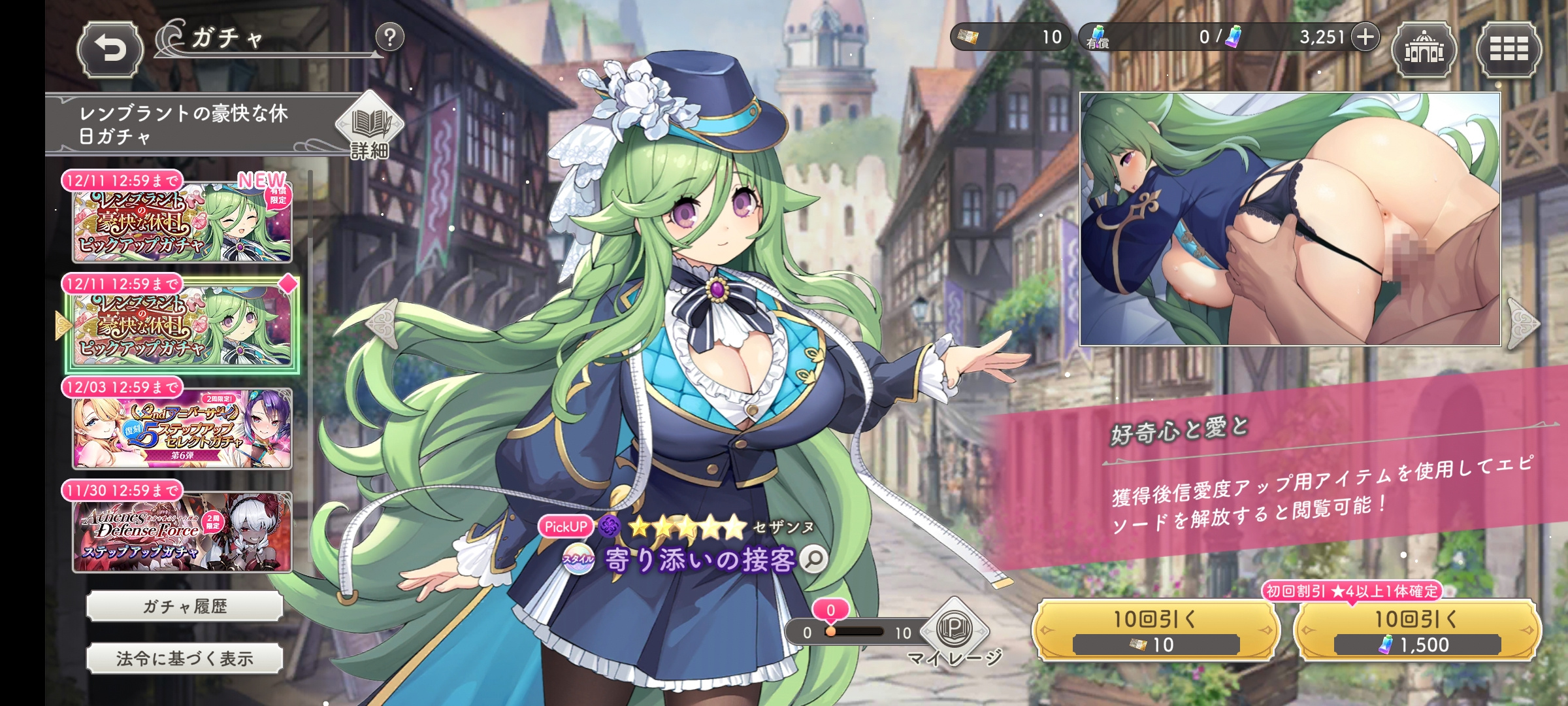Image resolution: width=1568 pixels, height=706 pixels.
Task: Choose the 2nd Anniversary step-up select gacha banner
Action: [182, 429]
